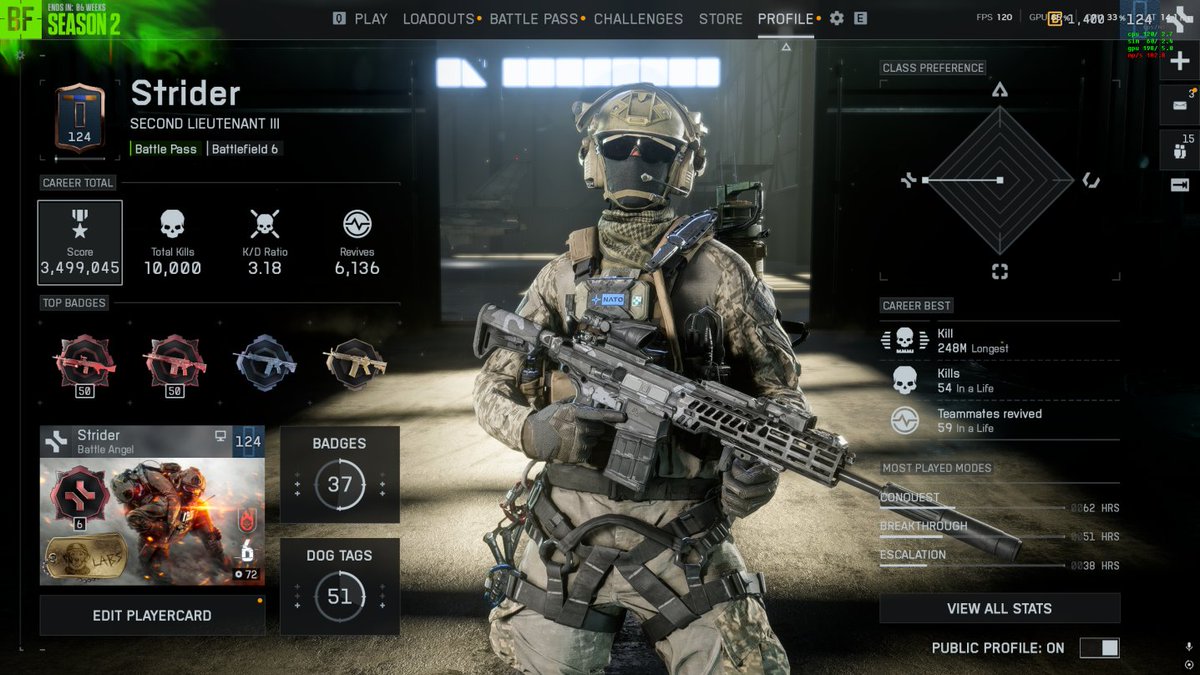
Task: View All Stats
Action: click(x=999, y=608)
